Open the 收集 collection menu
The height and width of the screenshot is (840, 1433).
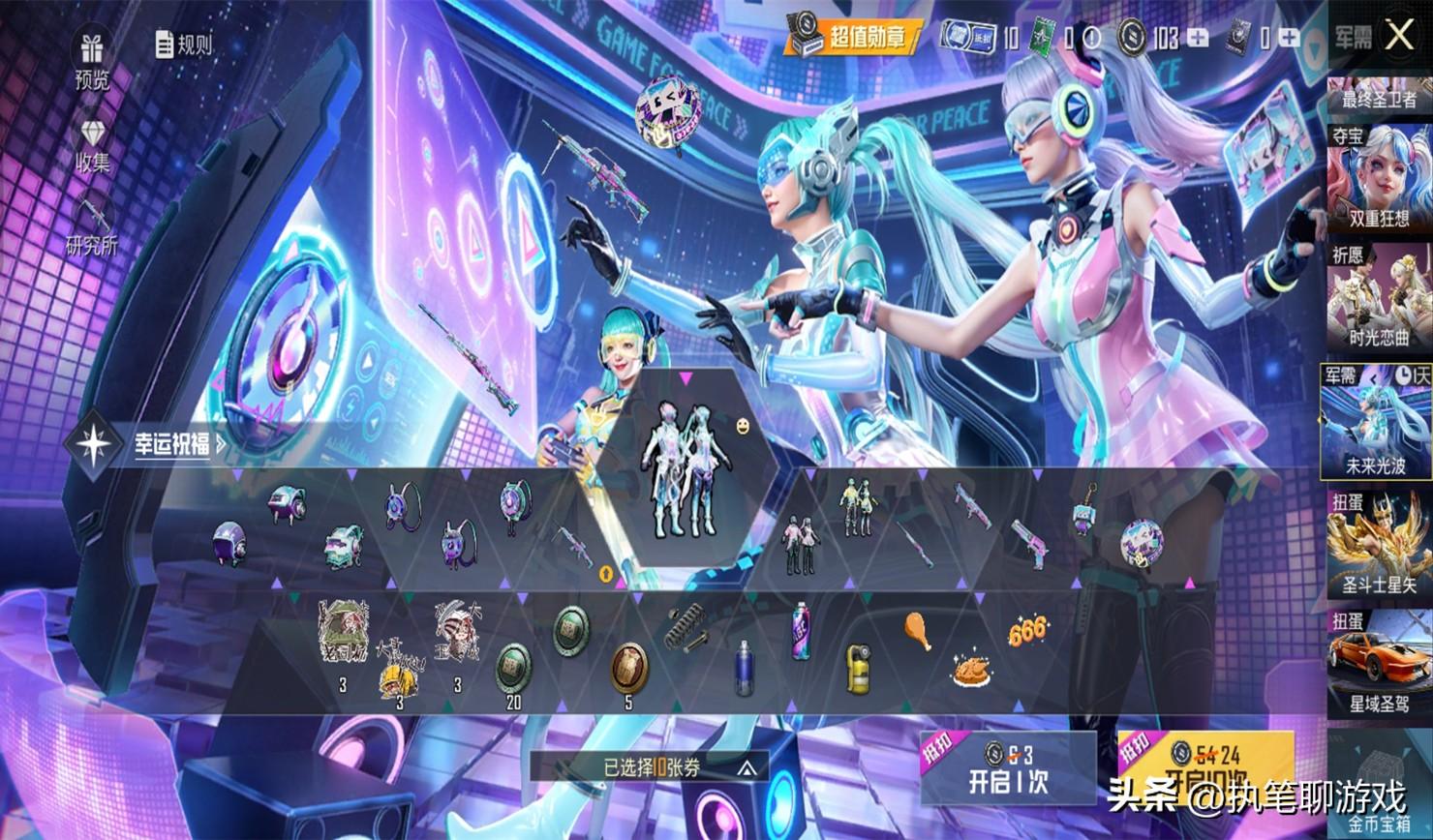92,146
